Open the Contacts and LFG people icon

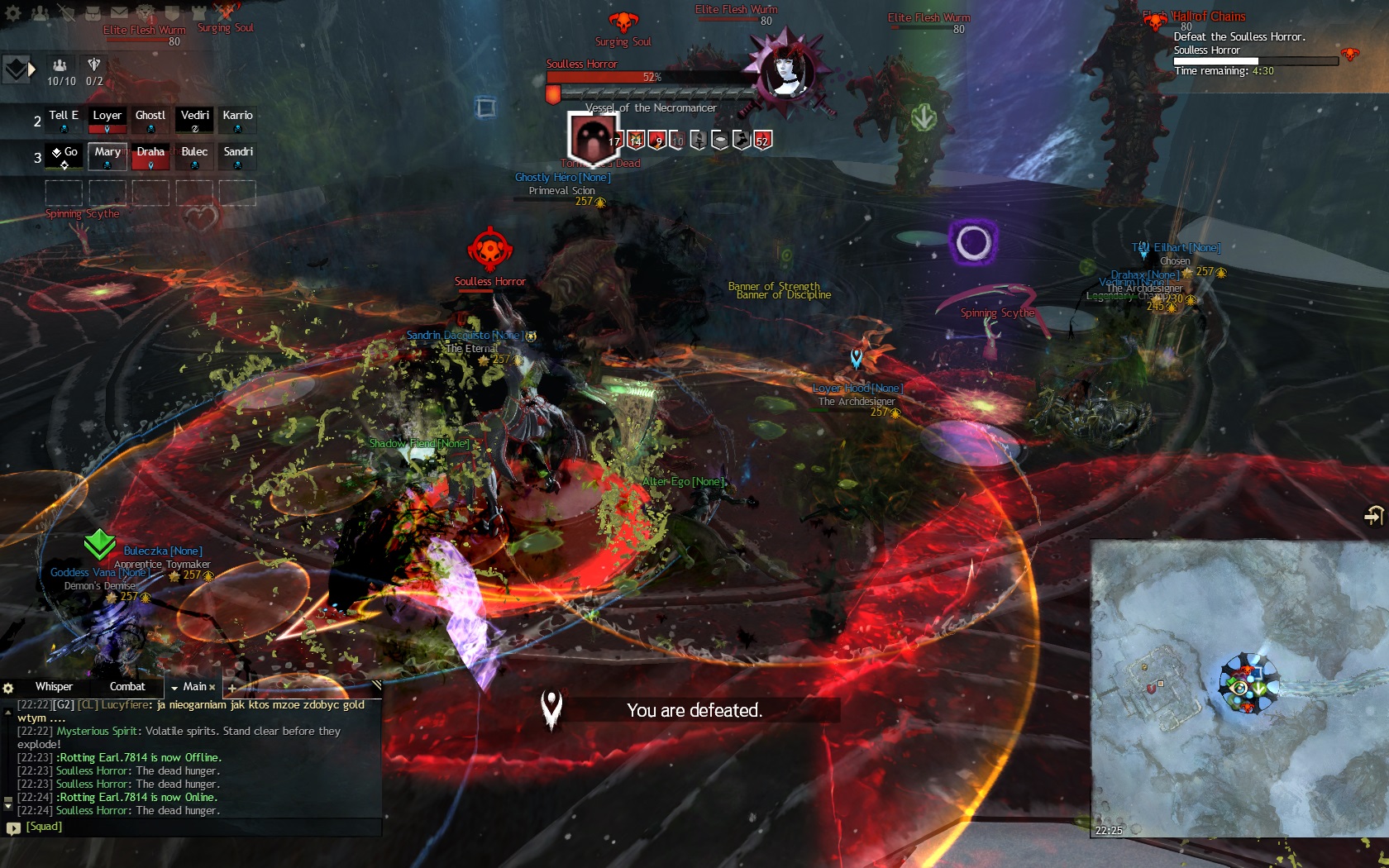point(41,12)
